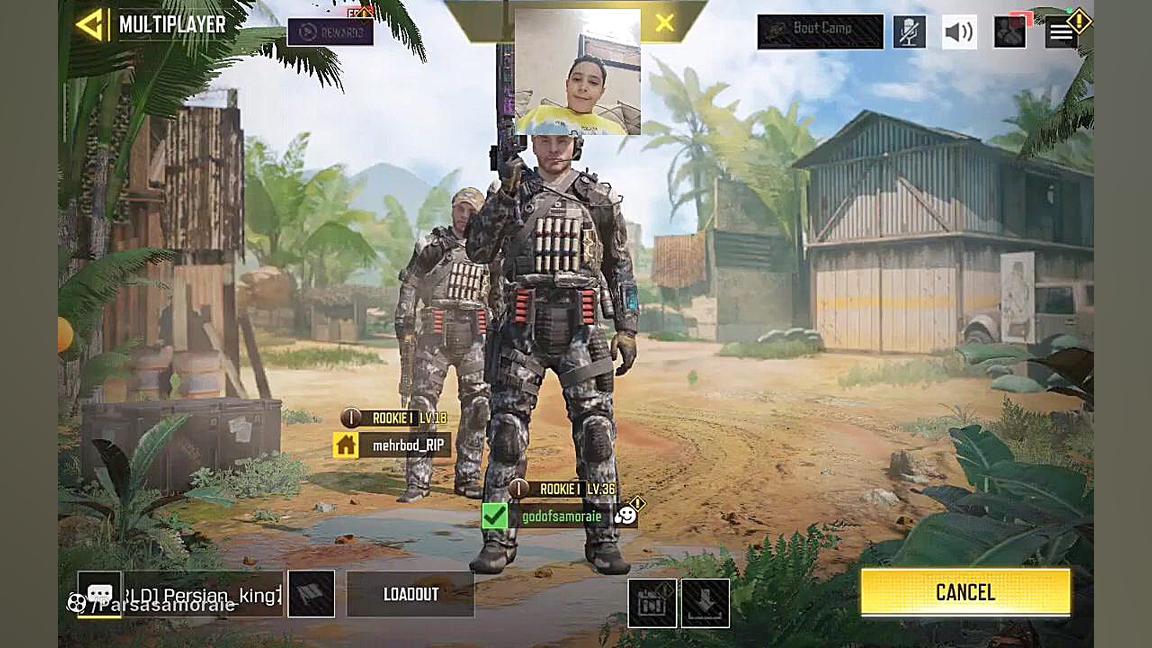Toggle the speaker sound icon

pyautogui.click(x=959, y=32)
